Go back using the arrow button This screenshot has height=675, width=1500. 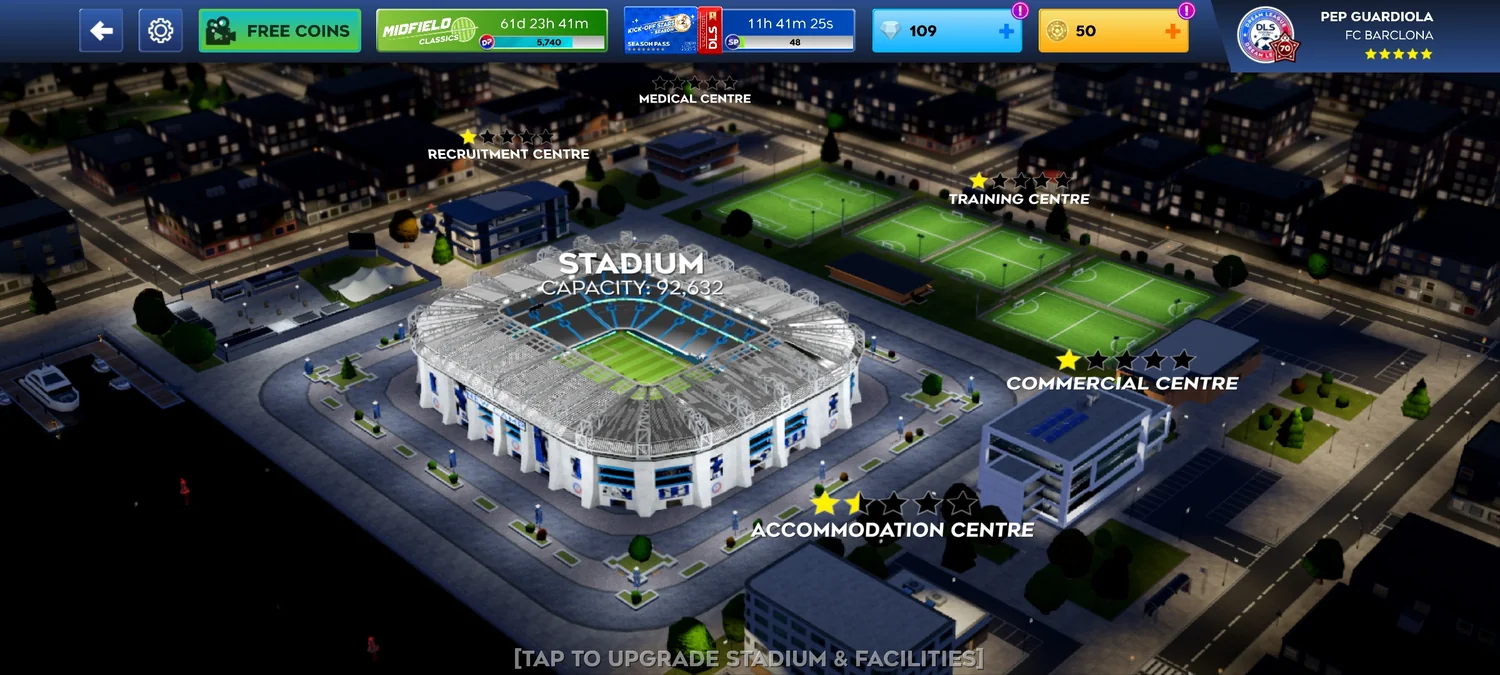point(101,31)
